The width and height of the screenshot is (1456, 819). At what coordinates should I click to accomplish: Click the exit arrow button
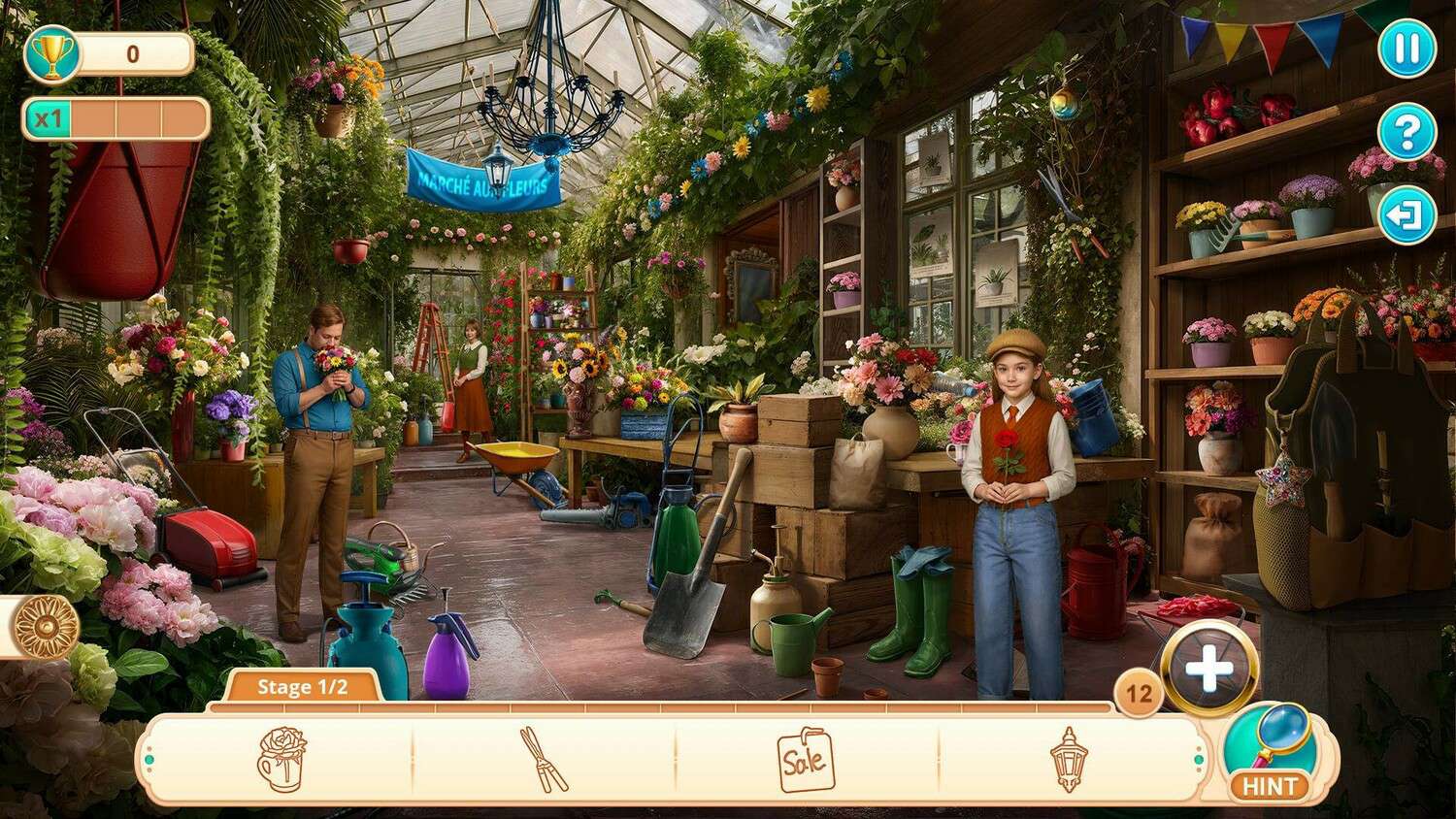(1406, 214)
